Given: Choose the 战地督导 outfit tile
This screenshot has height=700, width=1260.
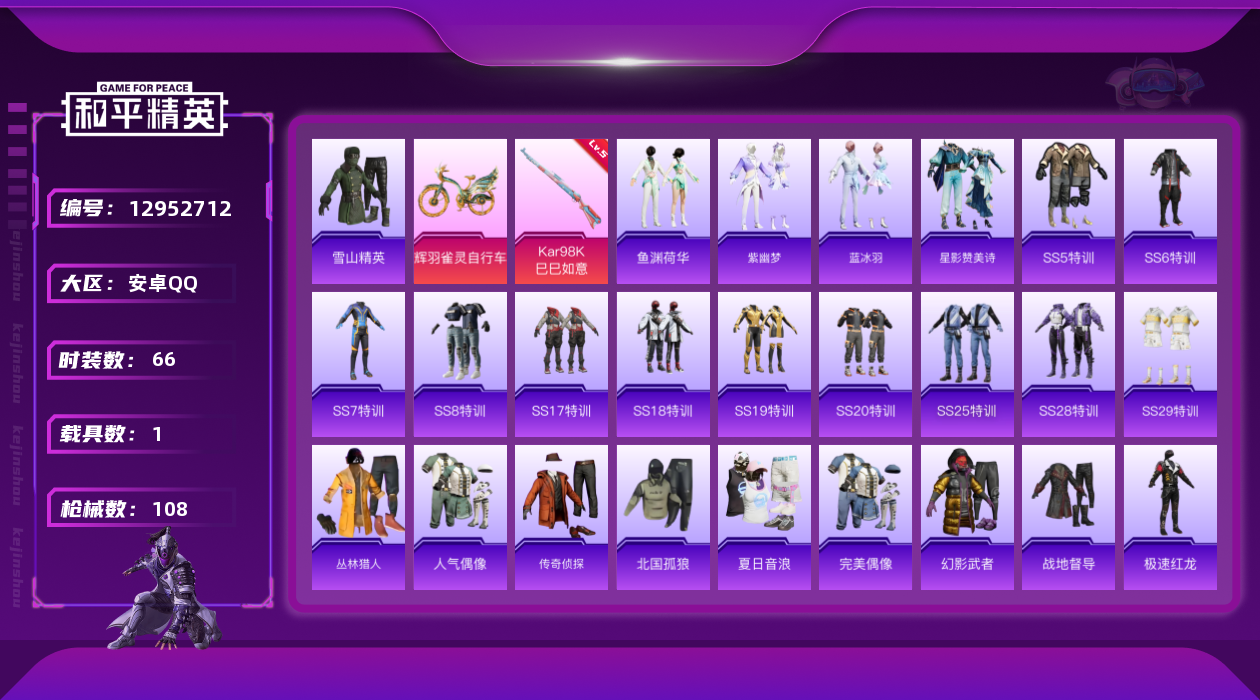Looking at the screenshot, I should pyautogui.click(x=1068, y=517).
